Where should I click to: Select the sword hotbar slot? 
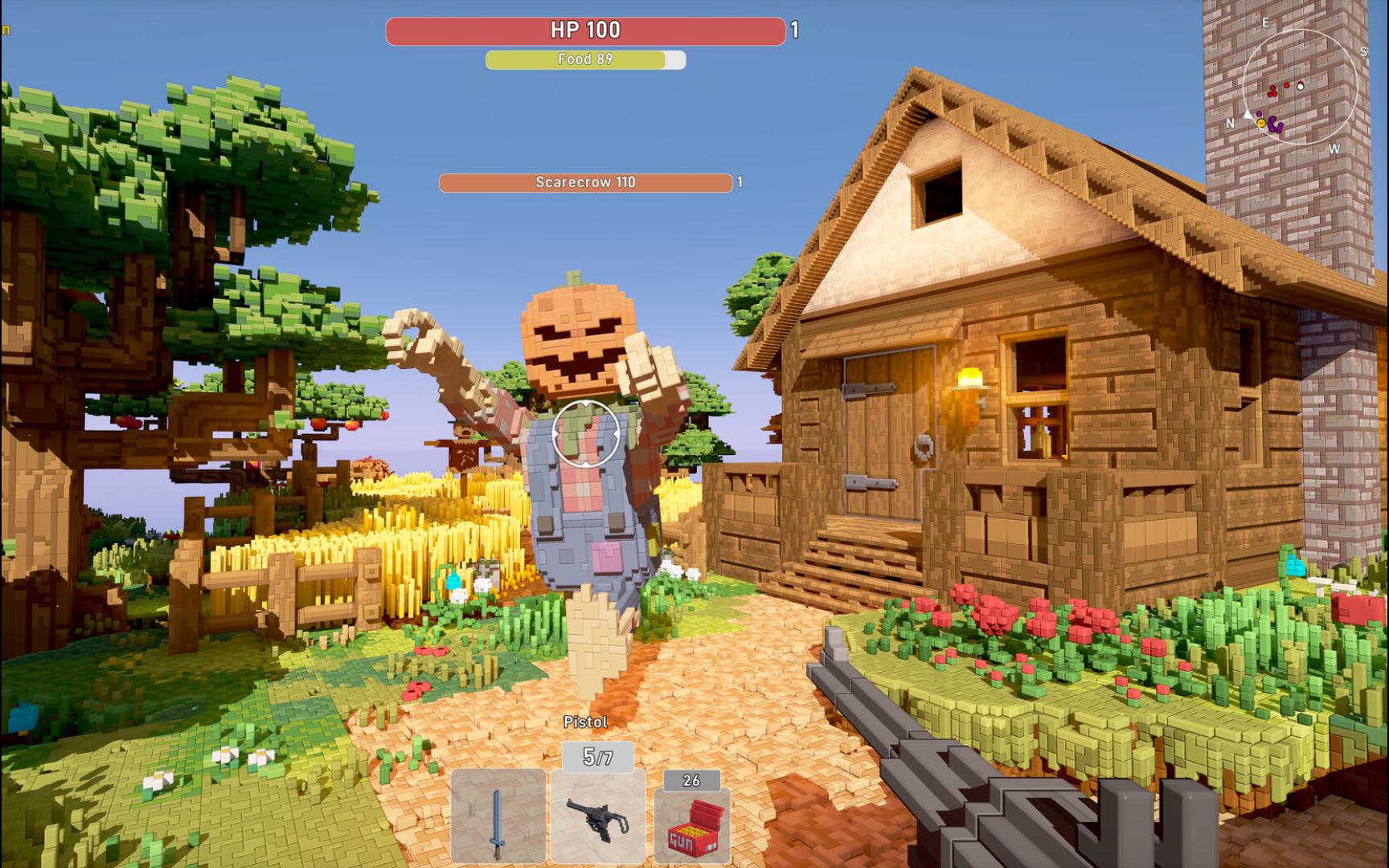(x=498, y=815)
